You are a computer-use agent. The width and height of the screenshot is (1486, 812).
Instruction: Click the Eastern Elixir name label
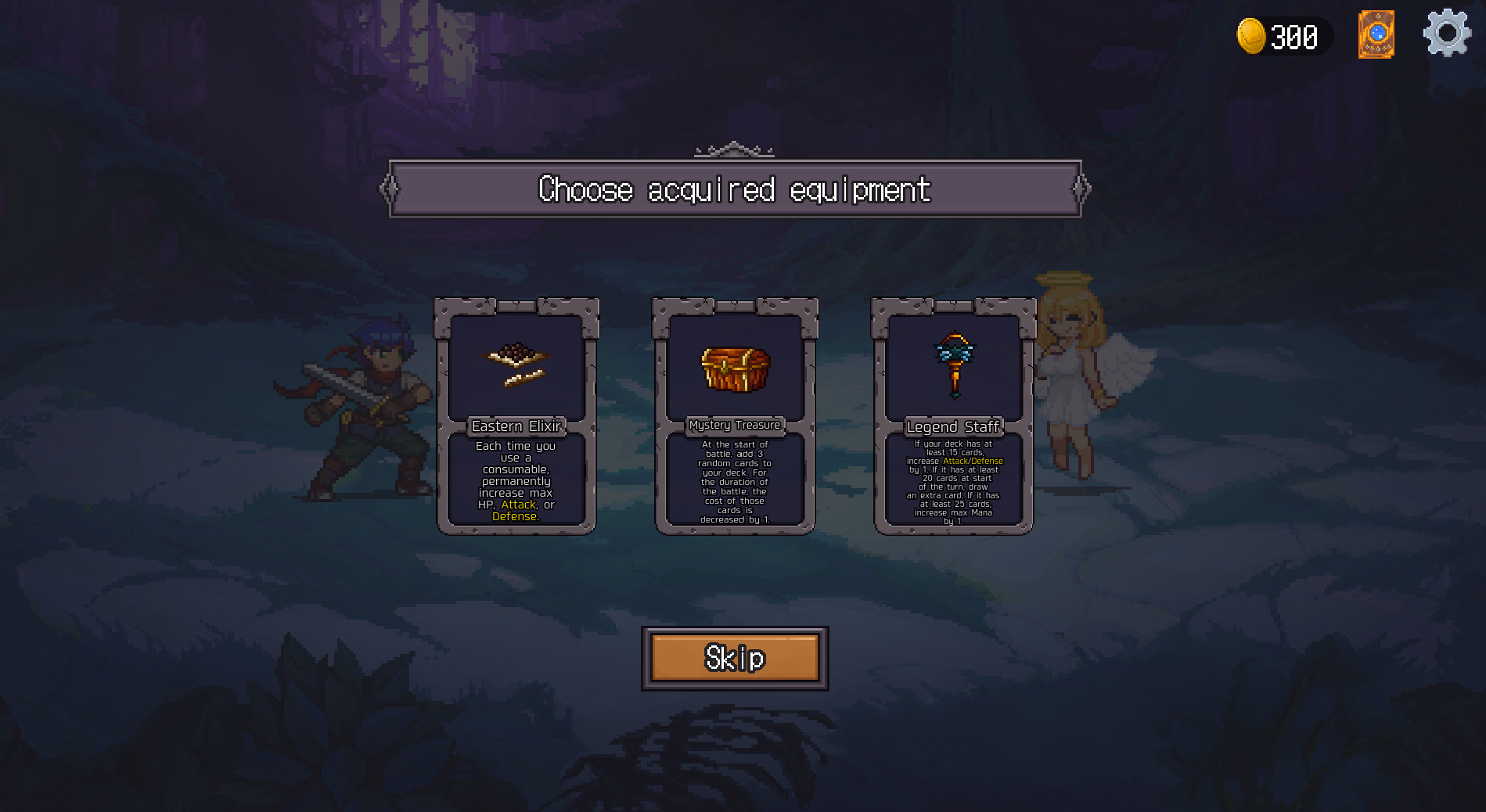click(515, 426)
